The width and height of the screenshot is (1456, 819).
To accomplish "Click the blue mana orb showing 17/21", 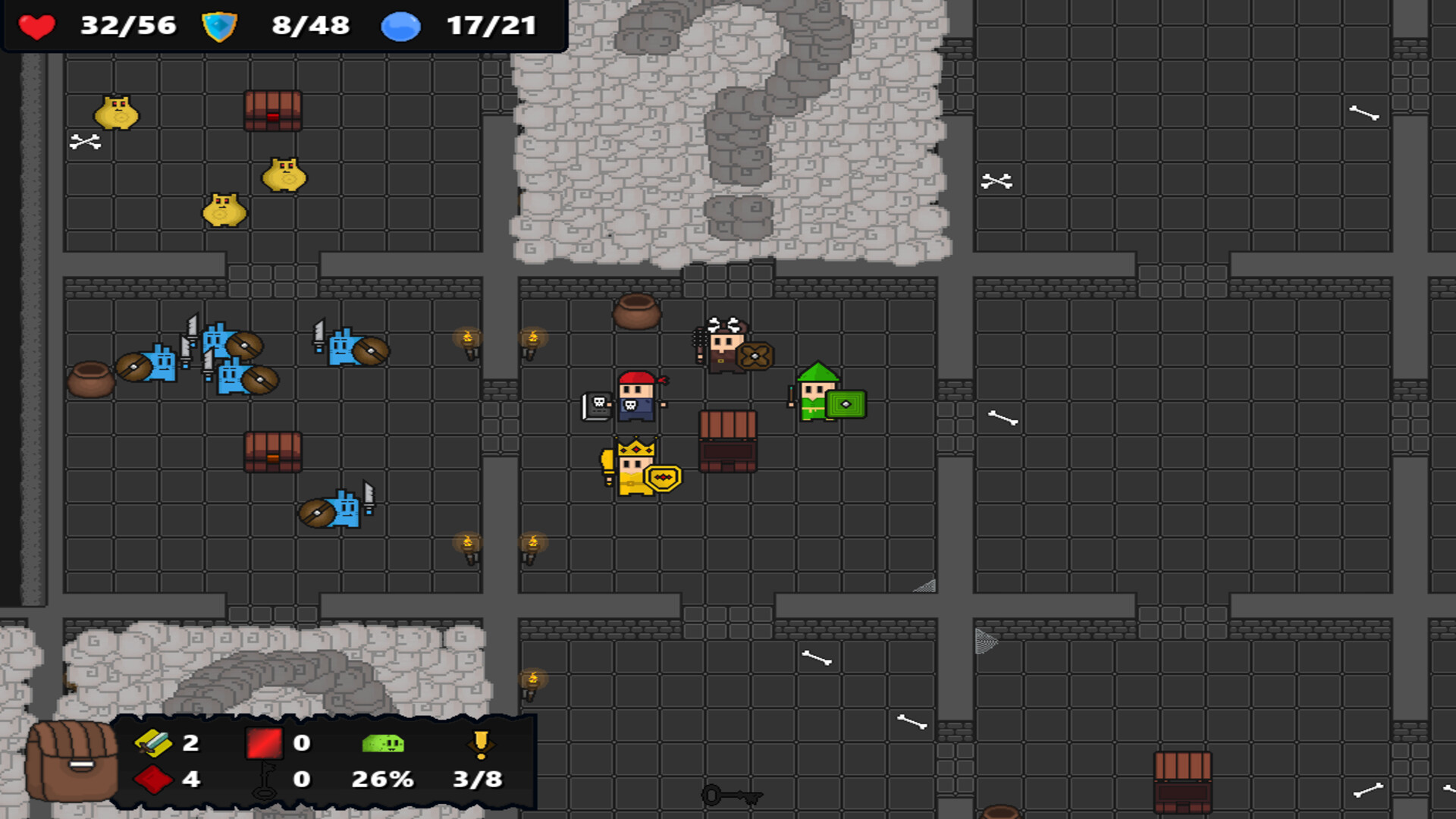I will [400, 26].
